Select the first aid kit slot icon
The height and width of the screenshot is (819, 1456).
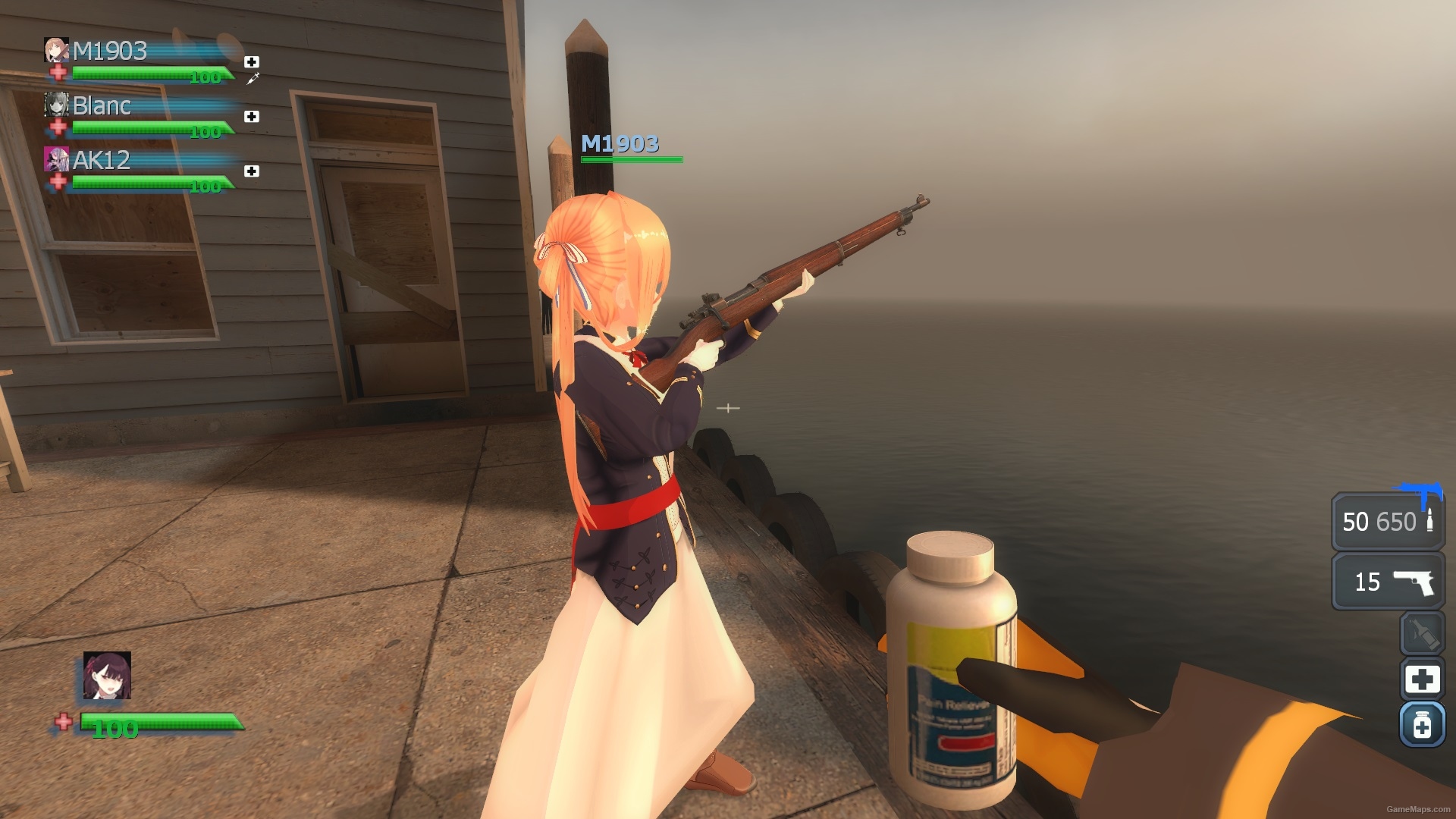click(x=1424, y=680)
